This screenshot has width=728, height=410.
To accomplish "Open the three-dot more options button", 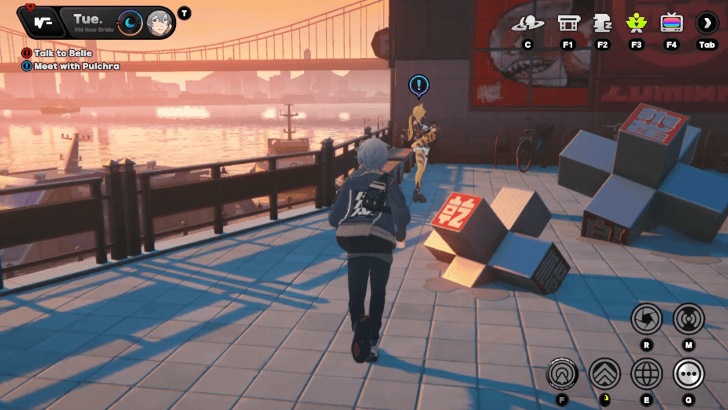I will coord(688,374).
